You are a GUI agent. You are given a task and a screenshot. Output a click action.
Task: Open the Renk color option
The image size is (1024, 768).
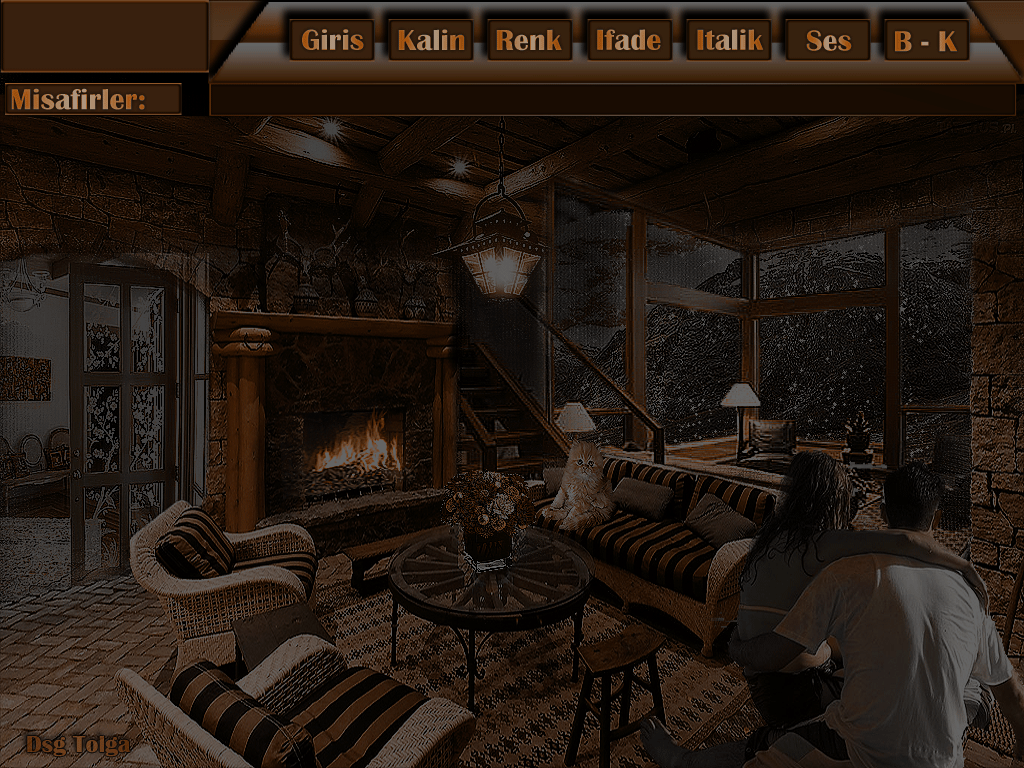(529, 41)
